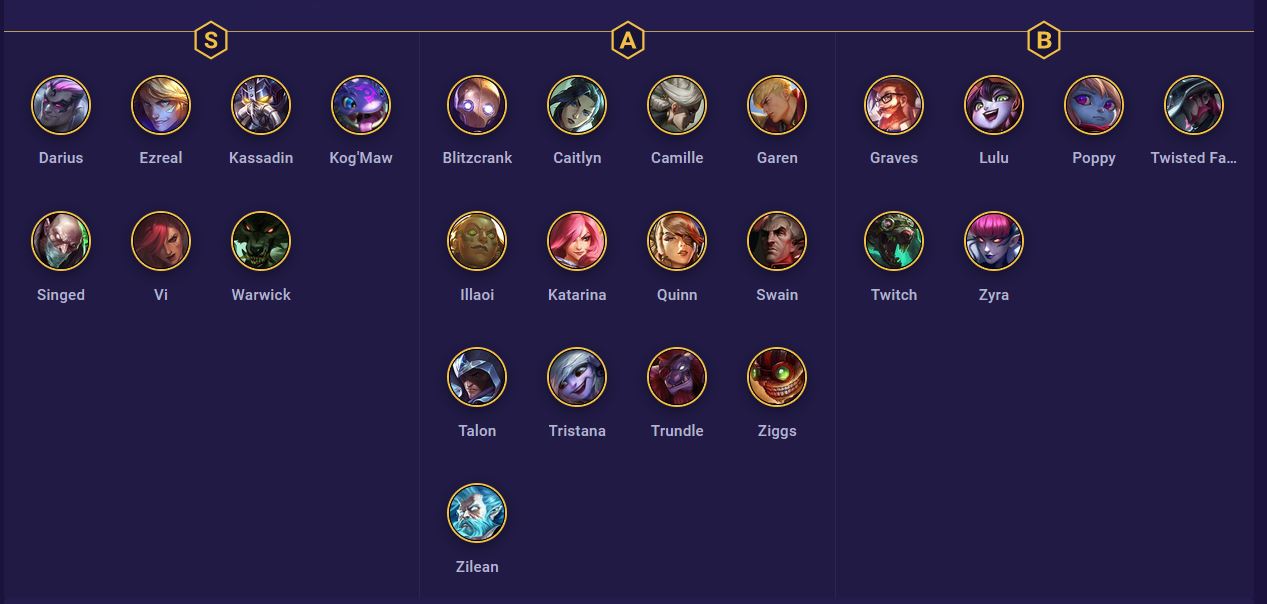Screen dimensions: 1267x604
Task: Click the Camille champion icon
Action: pos(677,105)
